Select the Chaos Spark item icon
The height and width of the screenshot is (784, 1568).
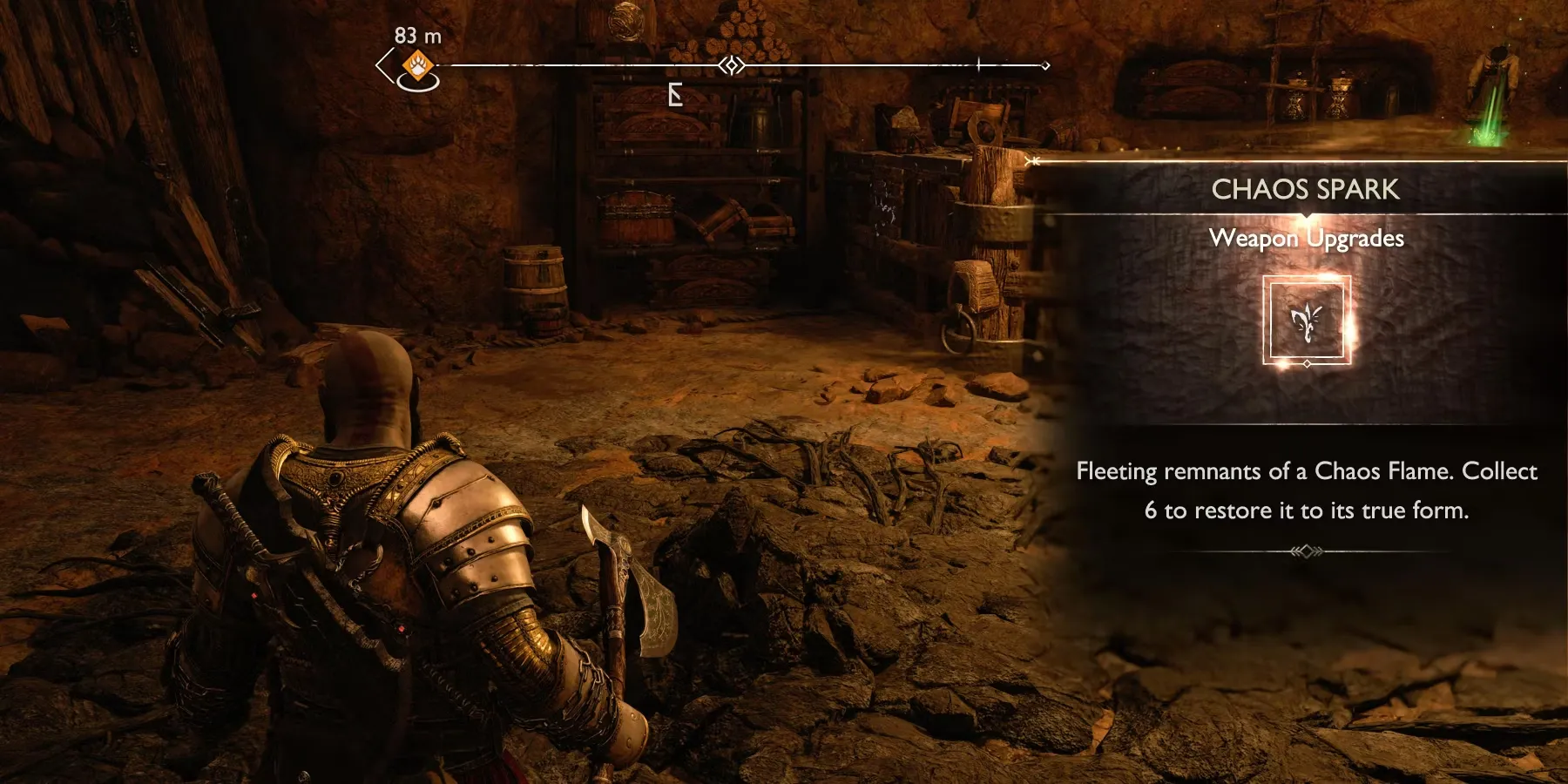click(x=1307, y=320)
